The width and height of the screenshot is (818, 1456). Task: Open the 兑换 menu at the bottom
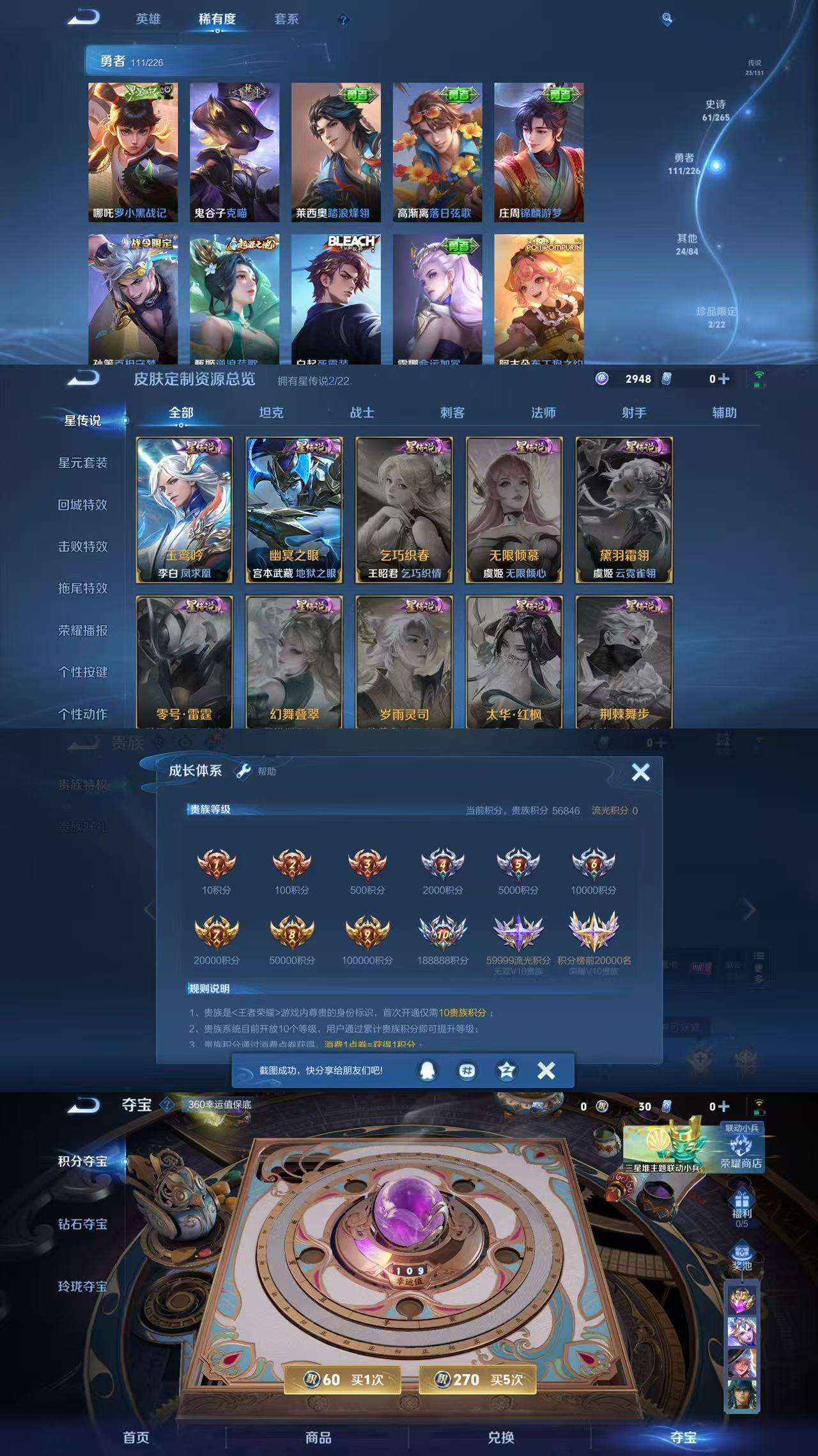pyautogui.click(x=502, y=1437)
